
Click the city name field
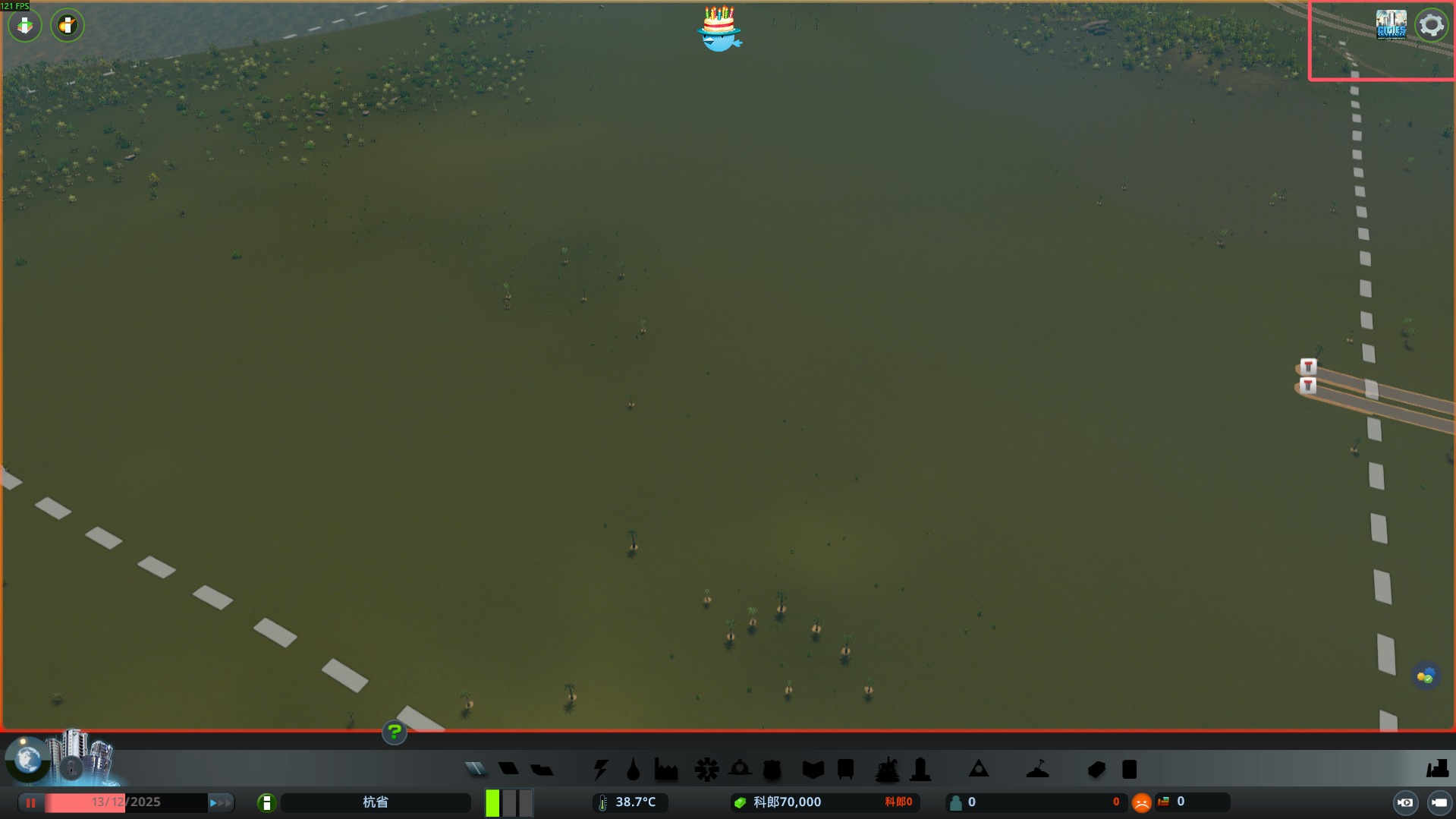[x=376, y=802]
